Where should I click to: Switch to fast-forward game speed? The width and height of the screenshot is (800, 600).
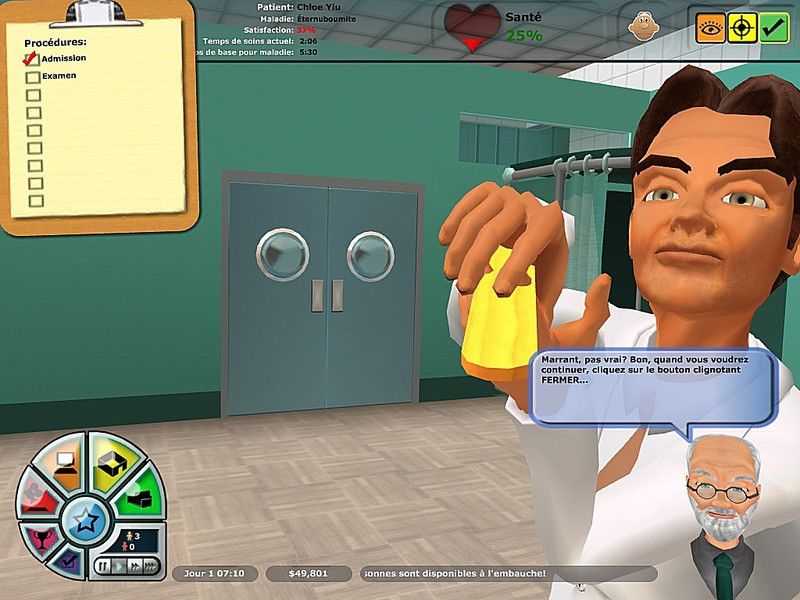tap(133, 566)
